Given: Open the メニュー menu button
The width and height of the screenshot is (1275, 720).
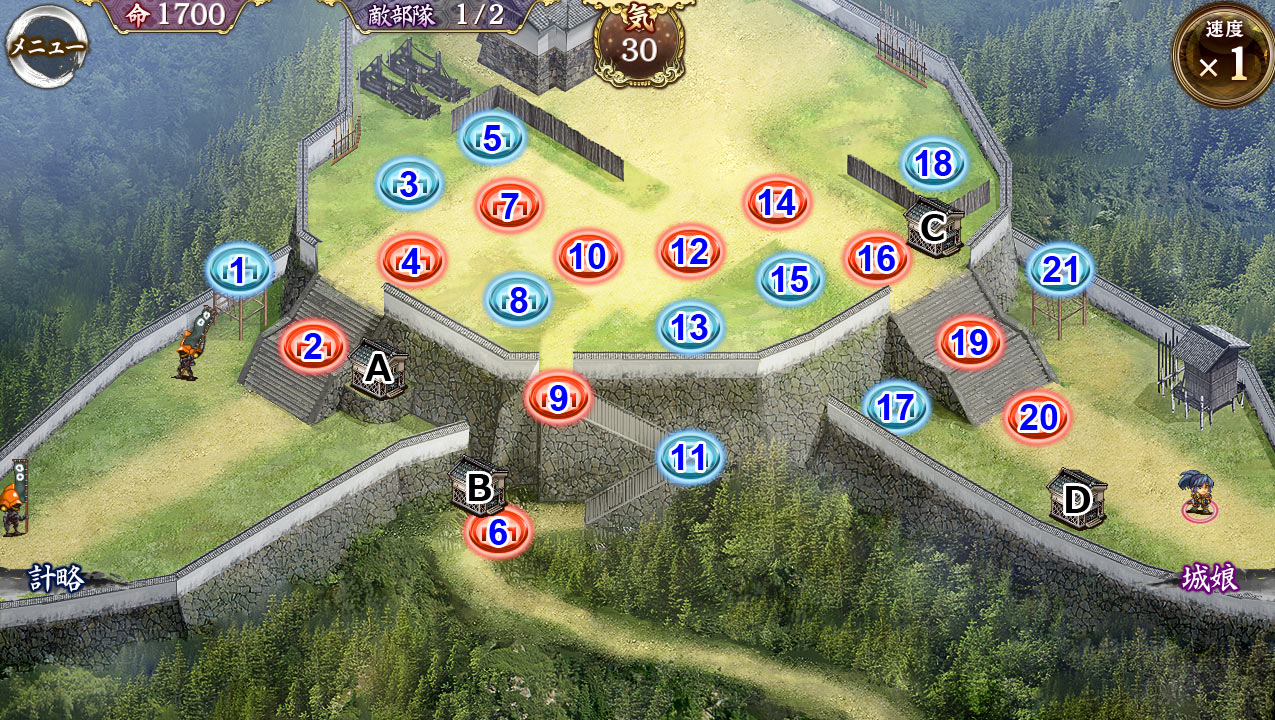Looking at the screenshot, I should click(47, 46).
